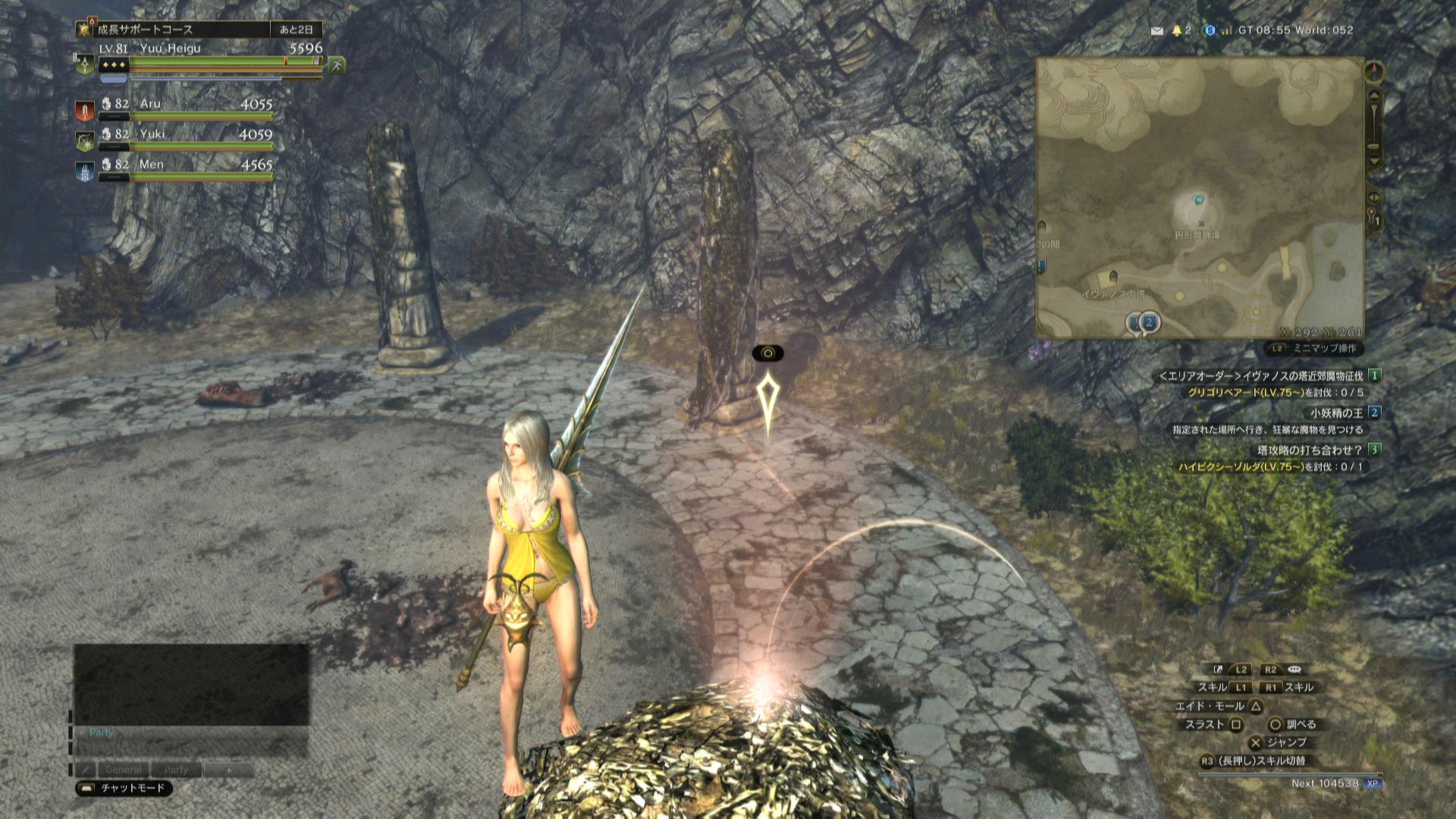
Task: Open the mail envelope icon
Action: tap(1156, 31)
